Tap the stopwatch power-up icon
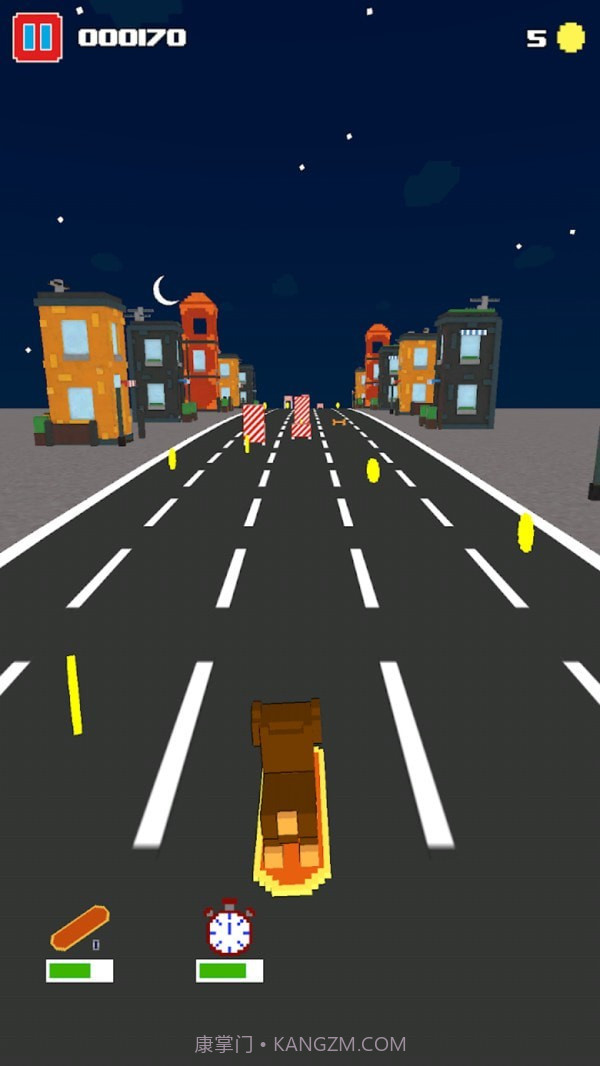The height and width of the screenshot is (1066, 600). tap(229, 928)
